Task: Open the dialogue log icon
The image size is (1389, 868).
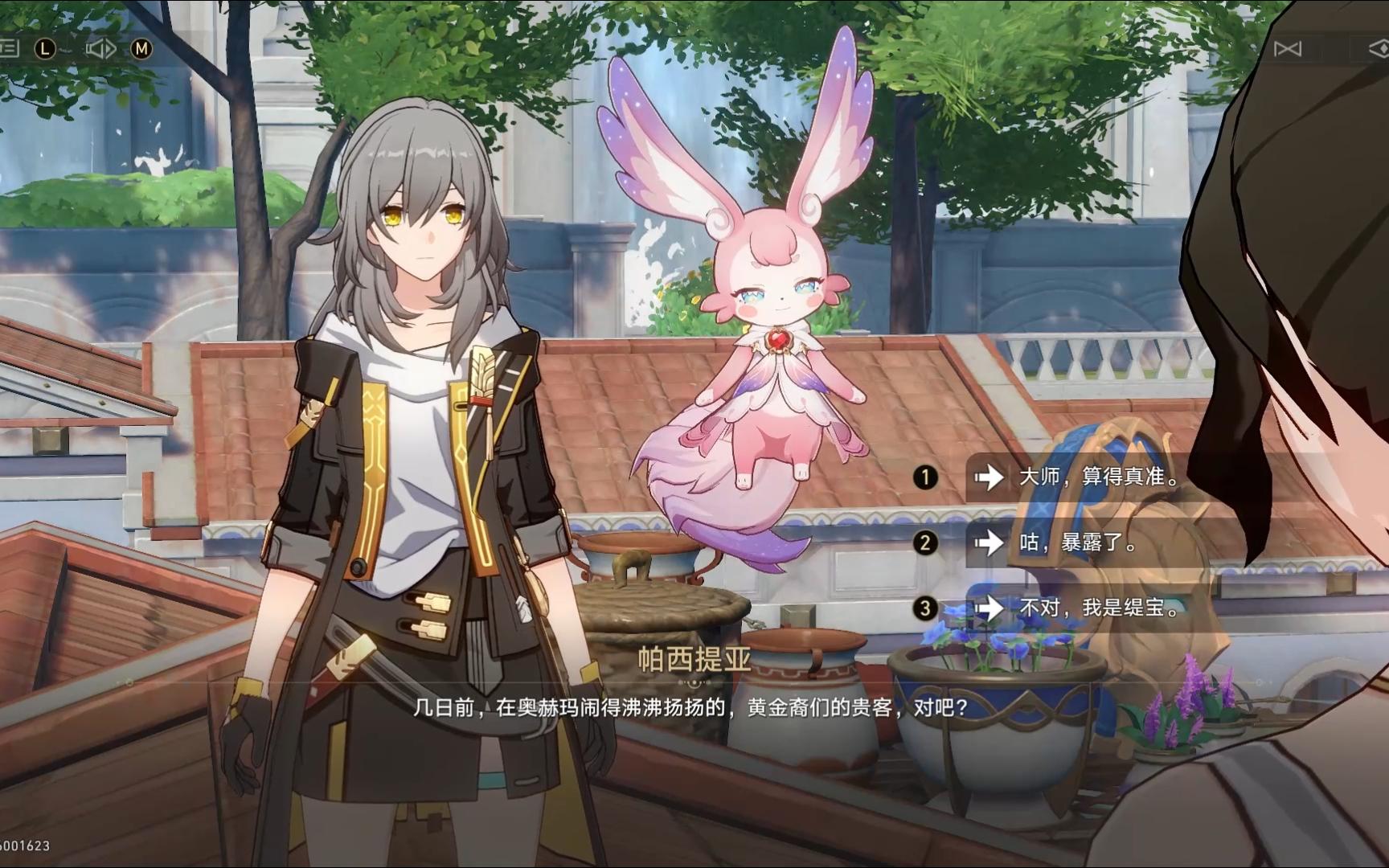Action: (x=10, y=49)
